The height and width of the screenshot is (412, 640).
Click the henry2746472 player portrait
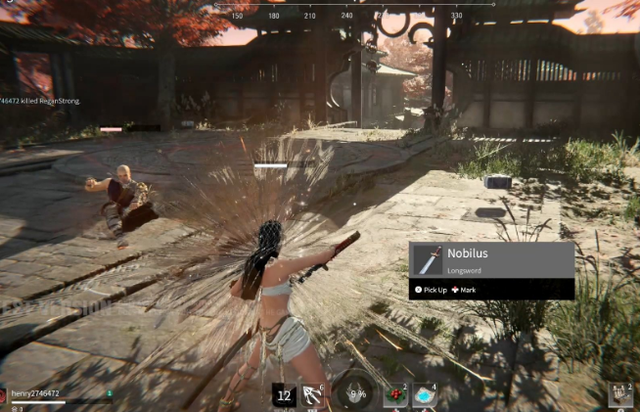tap(4, 396)
